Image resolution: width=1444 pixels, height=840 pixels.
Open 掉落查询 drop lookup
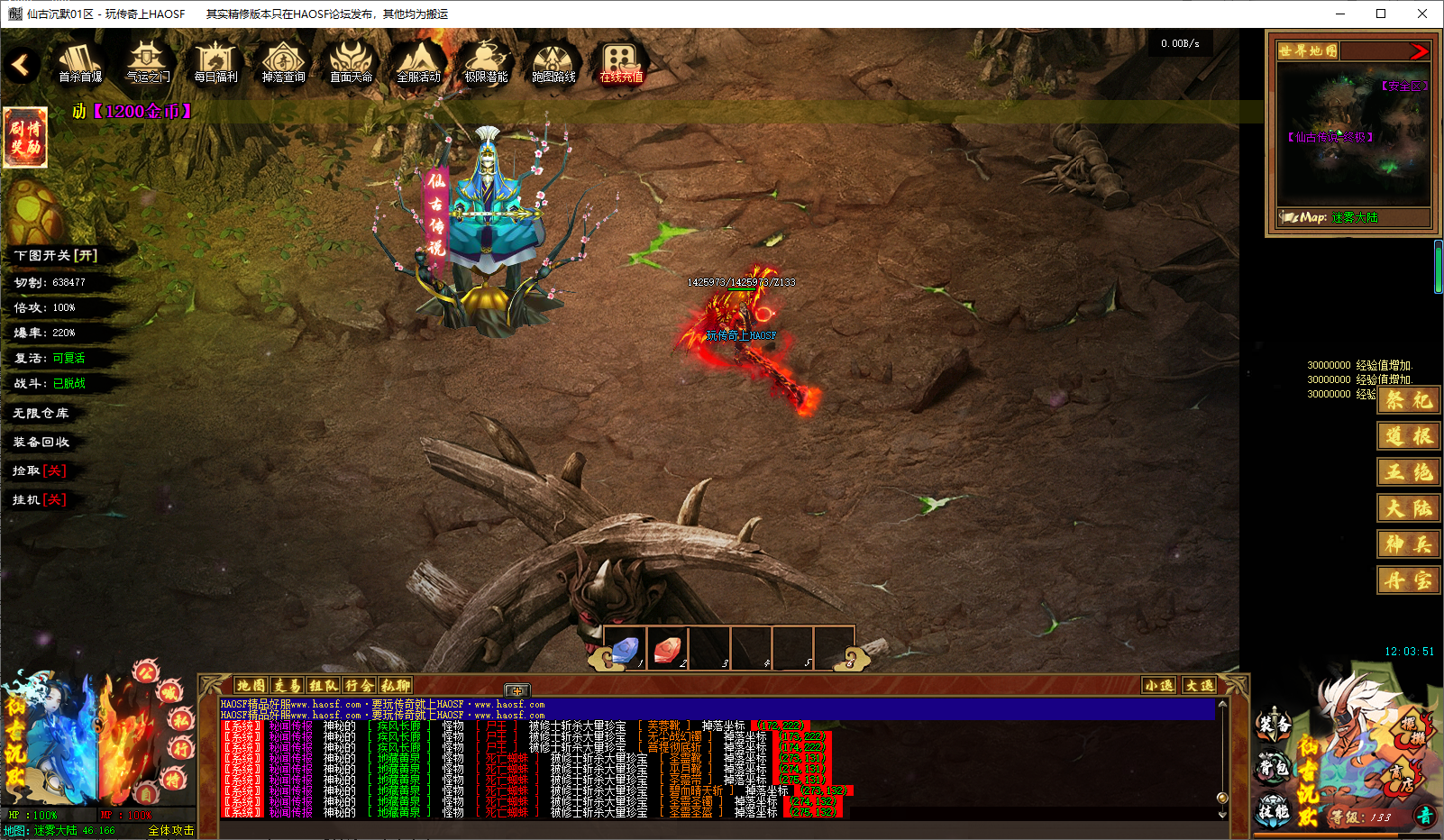(x=283, y=63)
